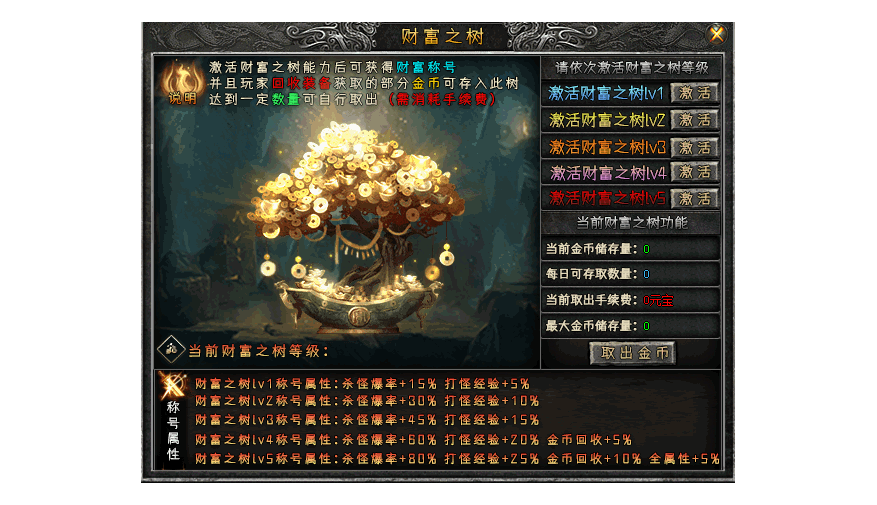Viewport: 877px width, 505px height.
Task: Close the 财富之树 window
Action: click(x=717, y=34)
